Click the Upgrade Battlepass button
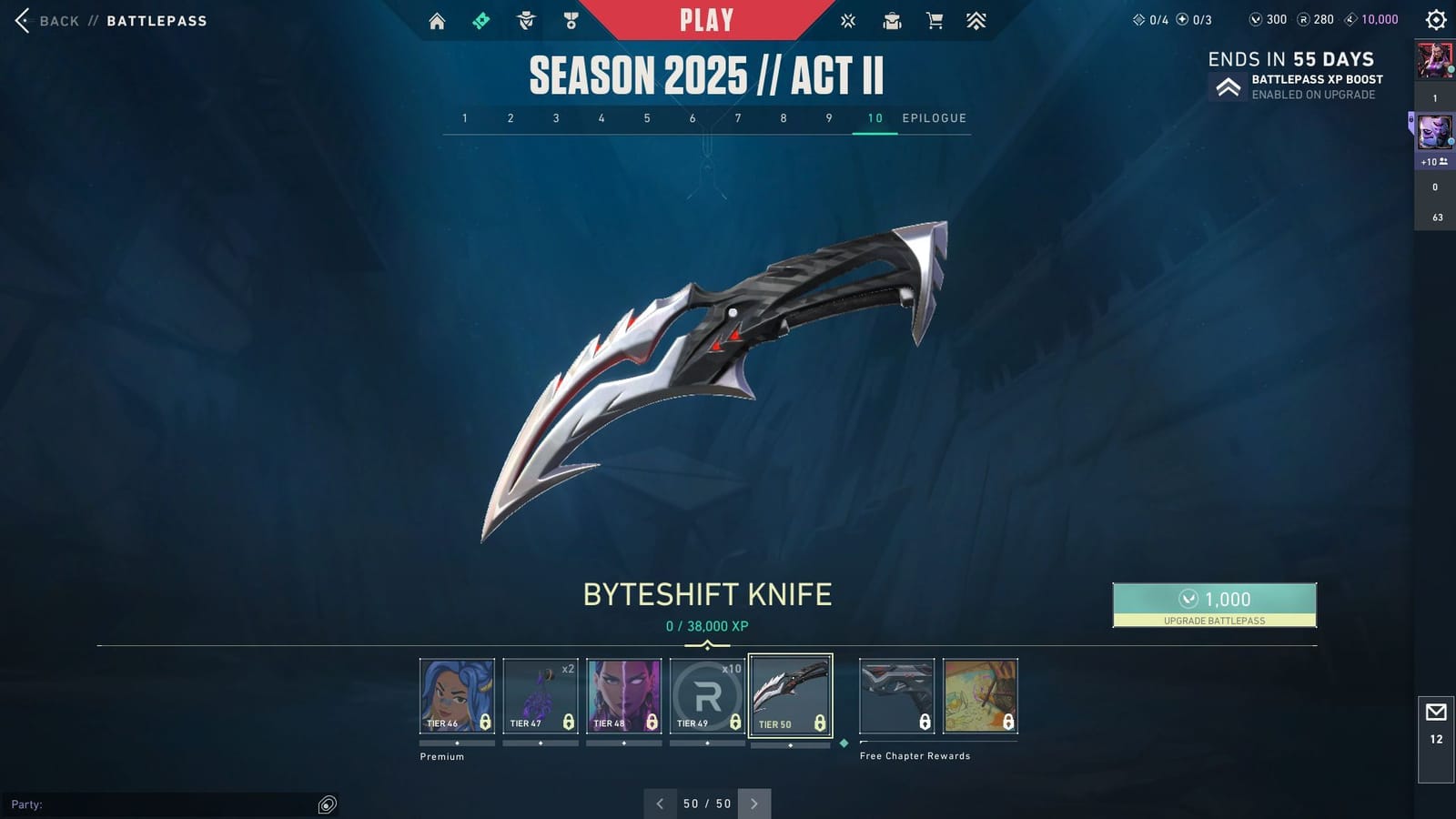Viewport: 1456px width, 819px height. point(1214,605)
